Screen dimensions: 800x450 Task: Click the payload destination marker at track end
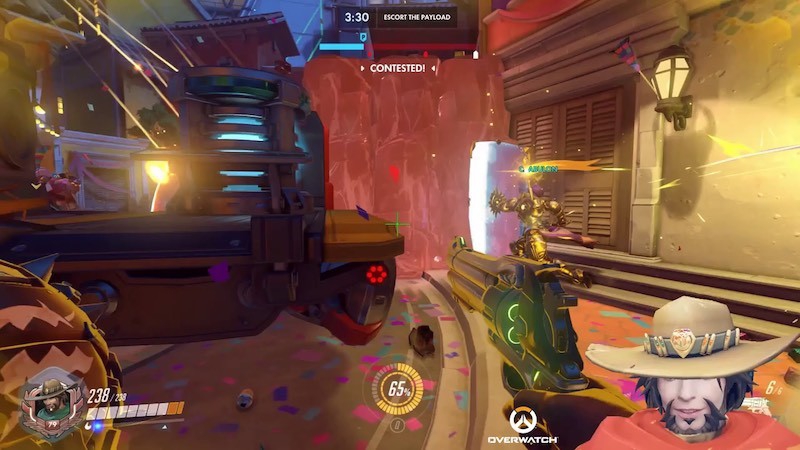(x=475, y=54)
